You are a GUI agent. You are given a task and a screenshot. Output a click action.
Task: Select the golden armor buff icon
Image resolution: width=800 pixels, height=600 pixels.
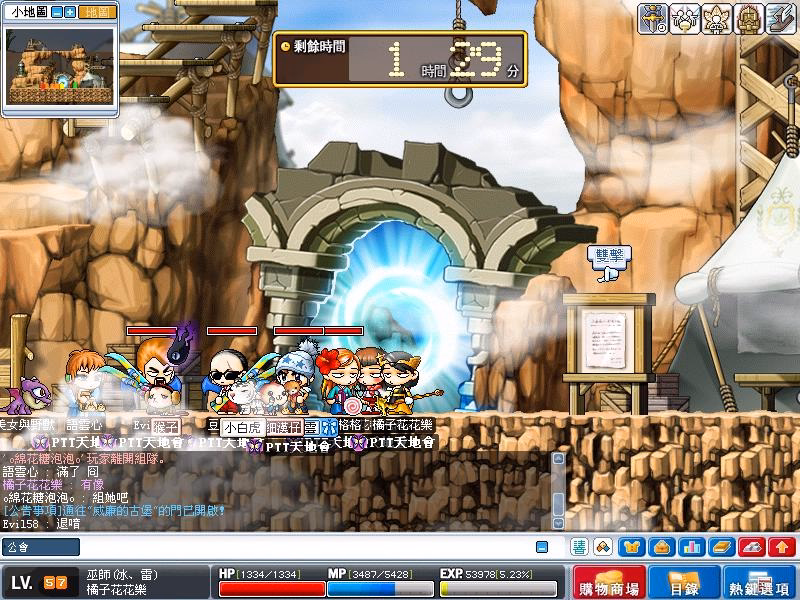748,18
